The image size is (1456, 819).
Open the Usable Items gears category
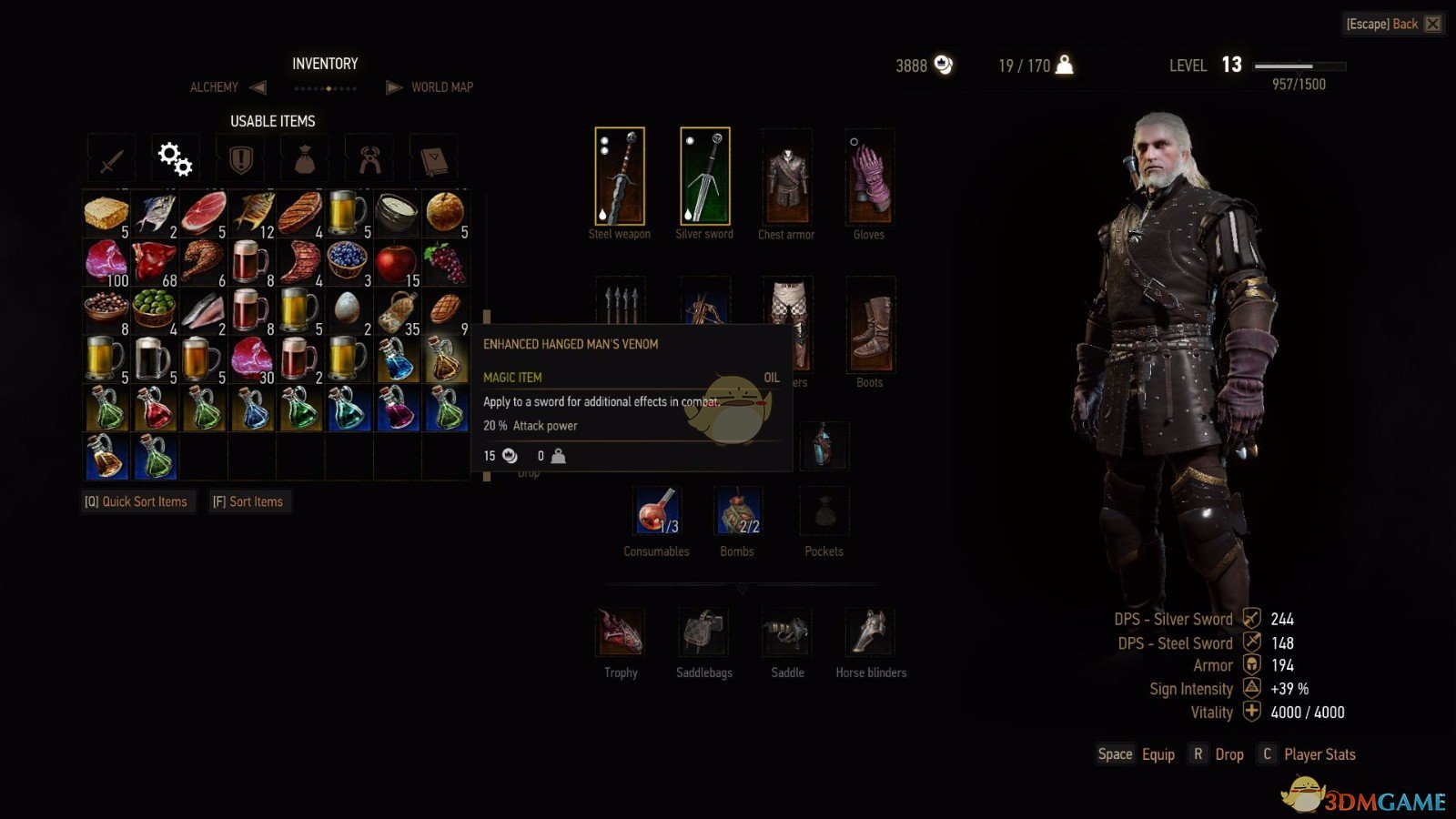[174, 157]
